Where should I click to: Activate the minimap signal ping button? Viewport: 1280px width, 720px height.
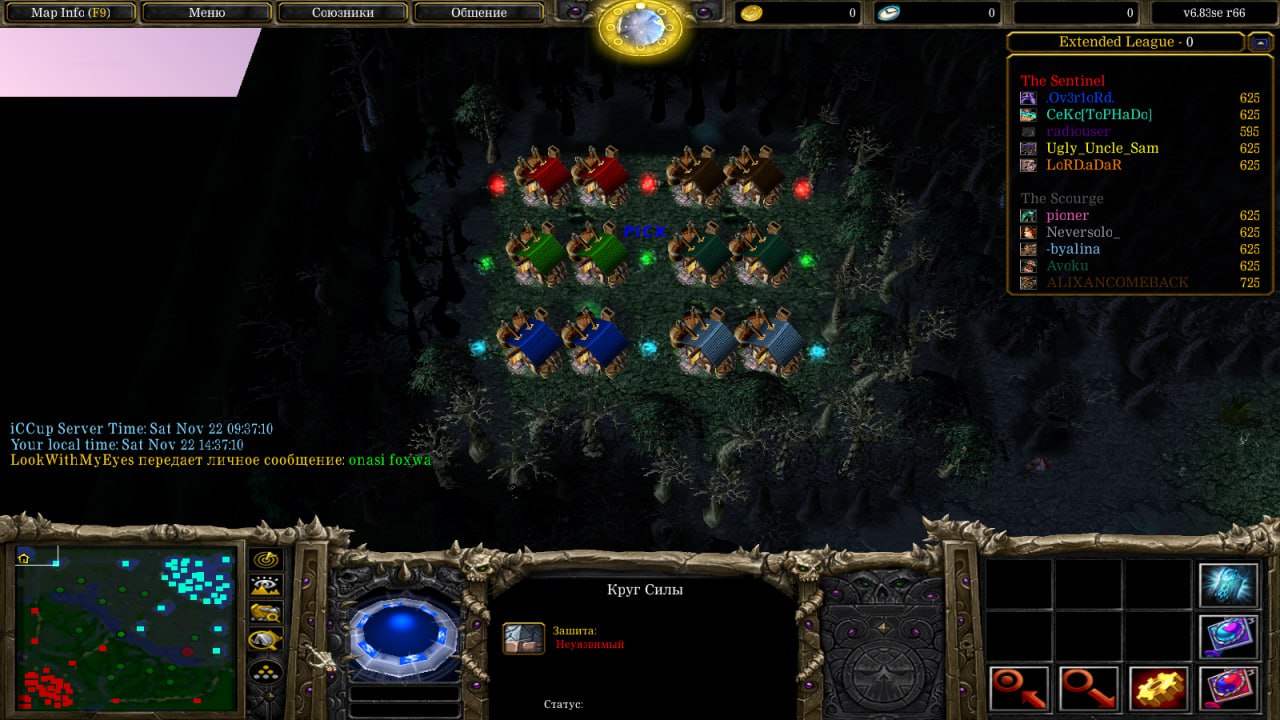tap(266, 560)
